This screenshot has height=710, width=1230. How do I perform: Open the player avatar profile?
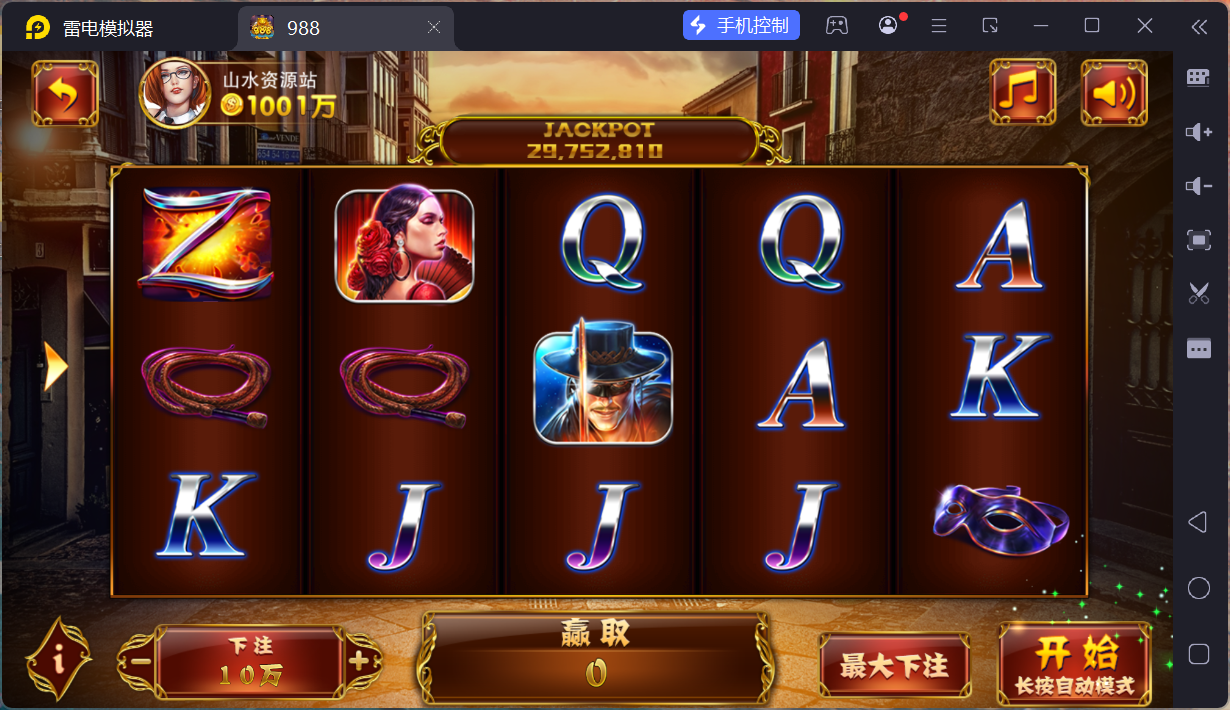coord(175,93)
